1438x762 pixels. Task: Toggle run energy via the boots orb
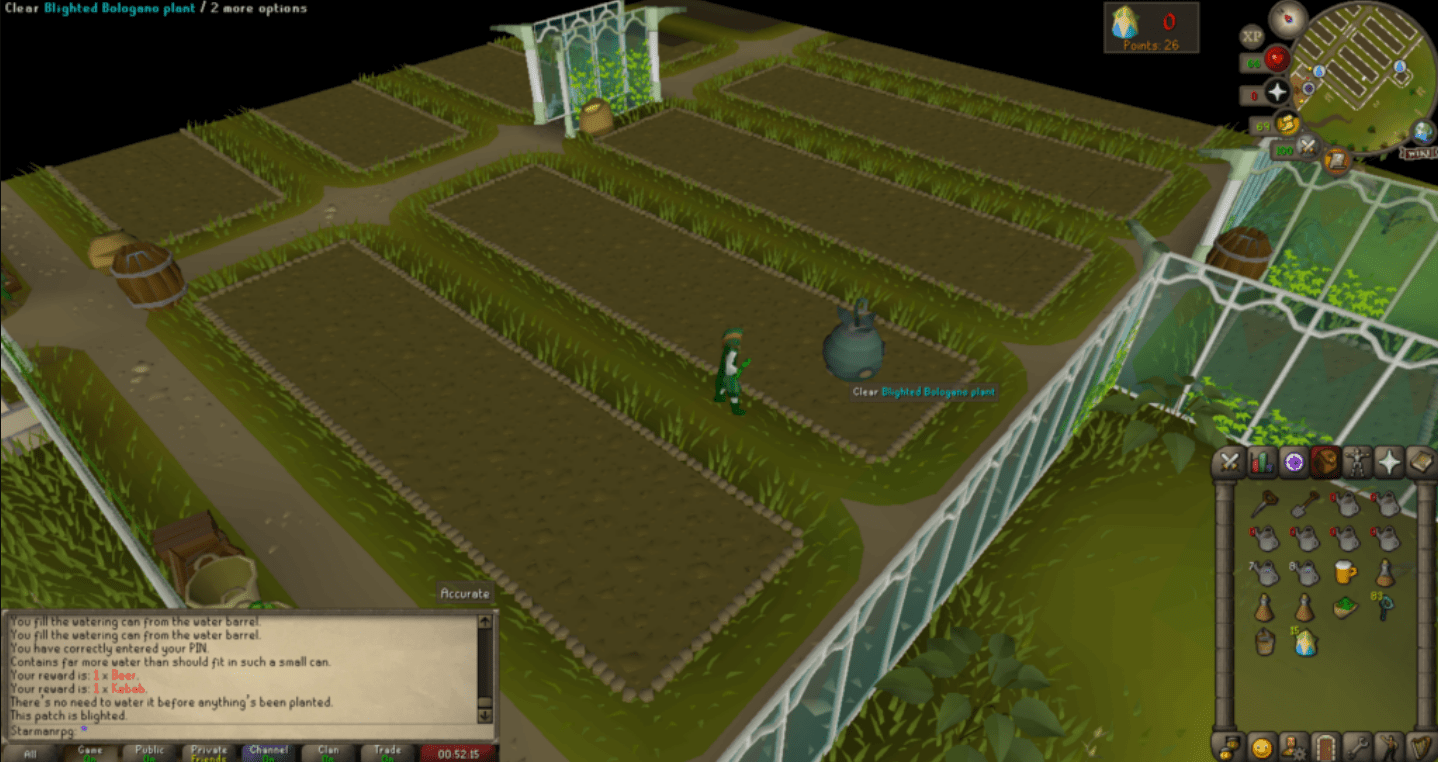click(x=1287, y=123)
